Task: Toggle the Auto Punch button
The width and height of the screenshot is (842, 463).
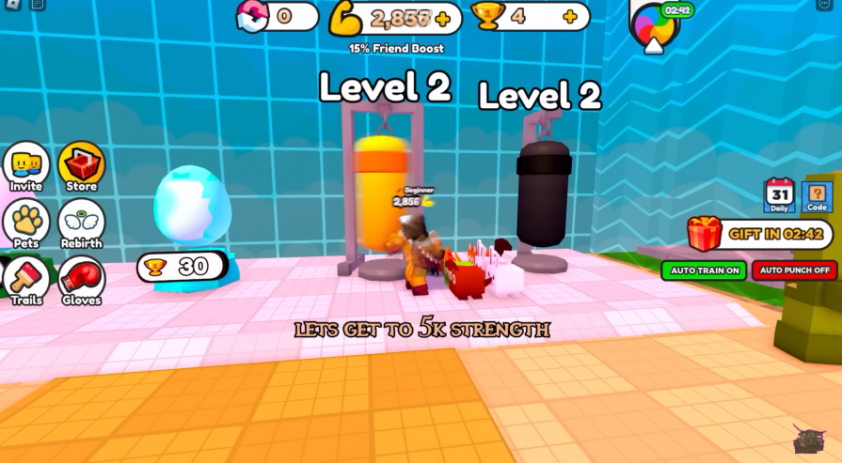Action: pos(794,271)
